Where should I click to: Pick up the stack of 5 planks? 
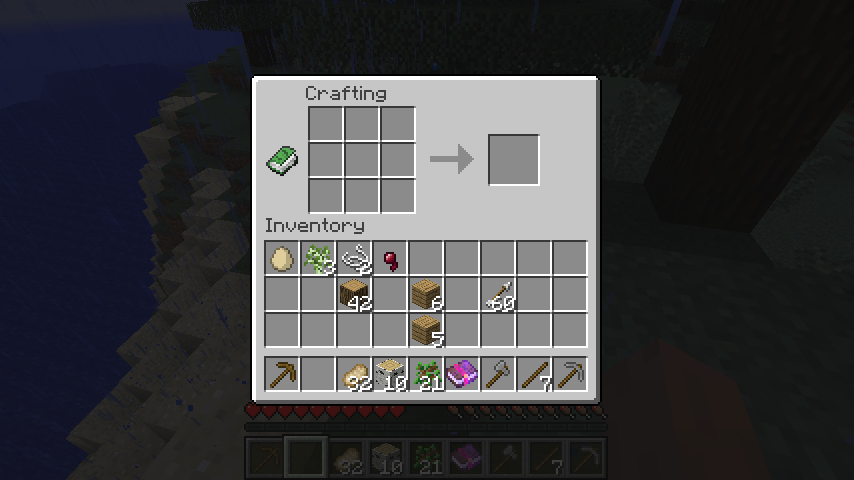[x=427, y=331]
